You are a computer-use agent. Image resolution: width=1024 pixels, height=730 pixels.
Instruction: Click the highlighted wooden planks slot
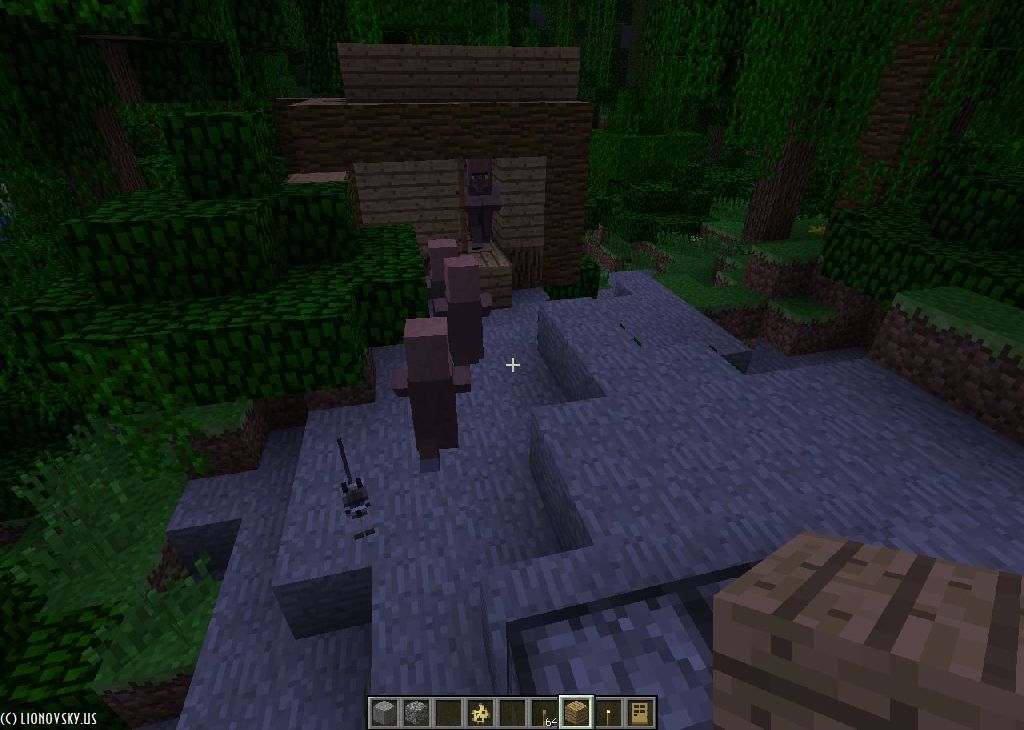point(576,713)
